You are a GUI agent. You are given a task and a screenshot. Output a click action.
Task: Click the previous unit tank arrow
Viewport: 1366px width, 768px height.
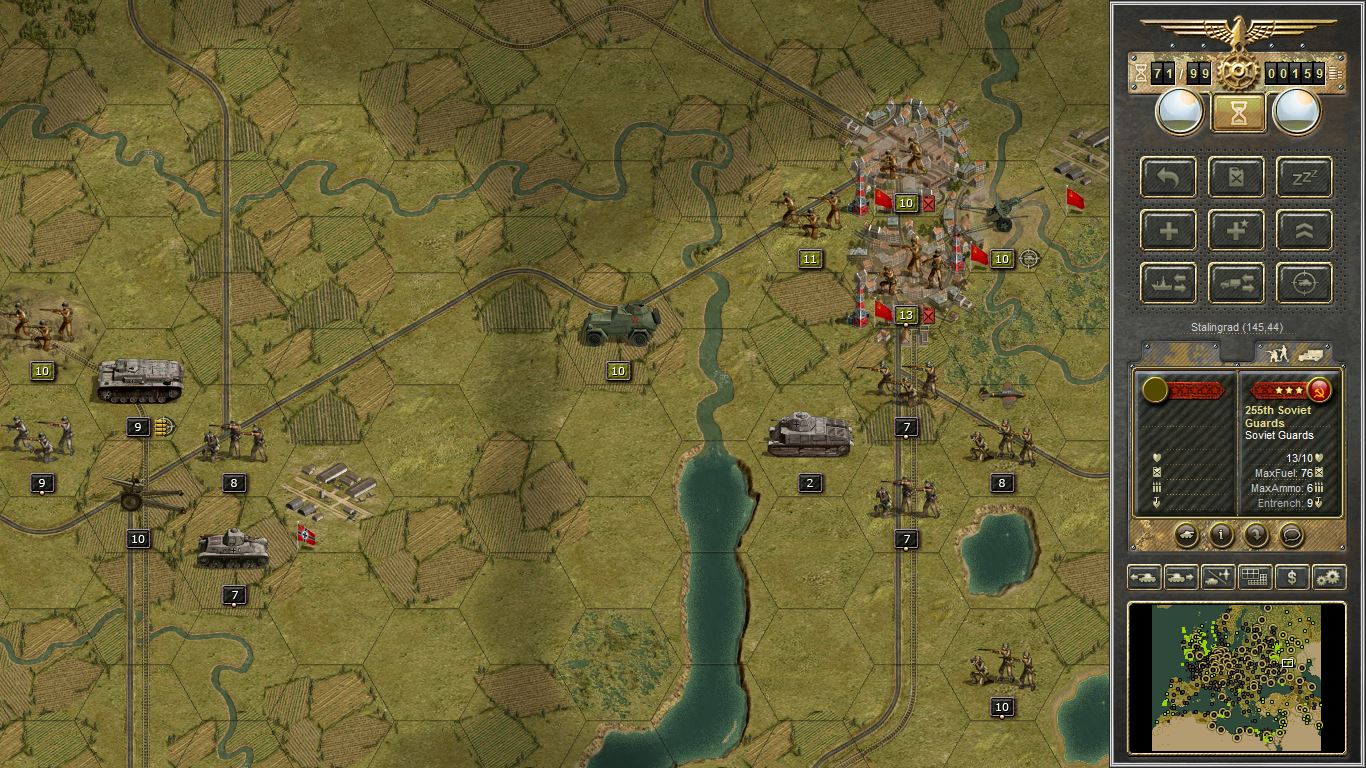(x=1145, y=577)
